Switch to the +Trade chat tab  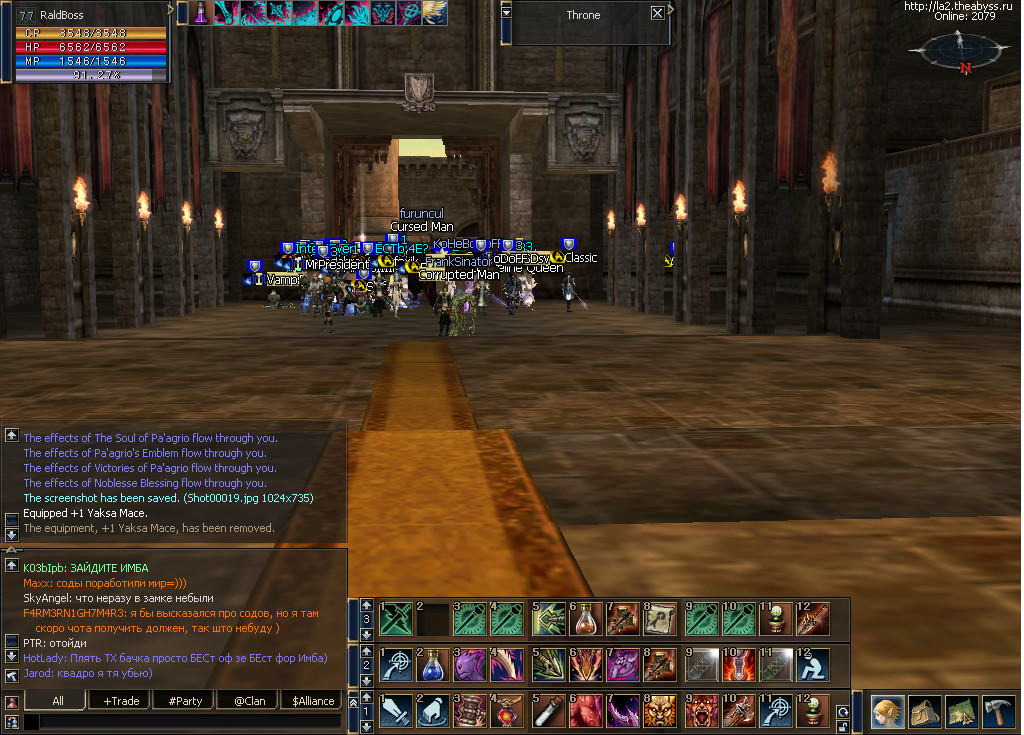[121, 701]
